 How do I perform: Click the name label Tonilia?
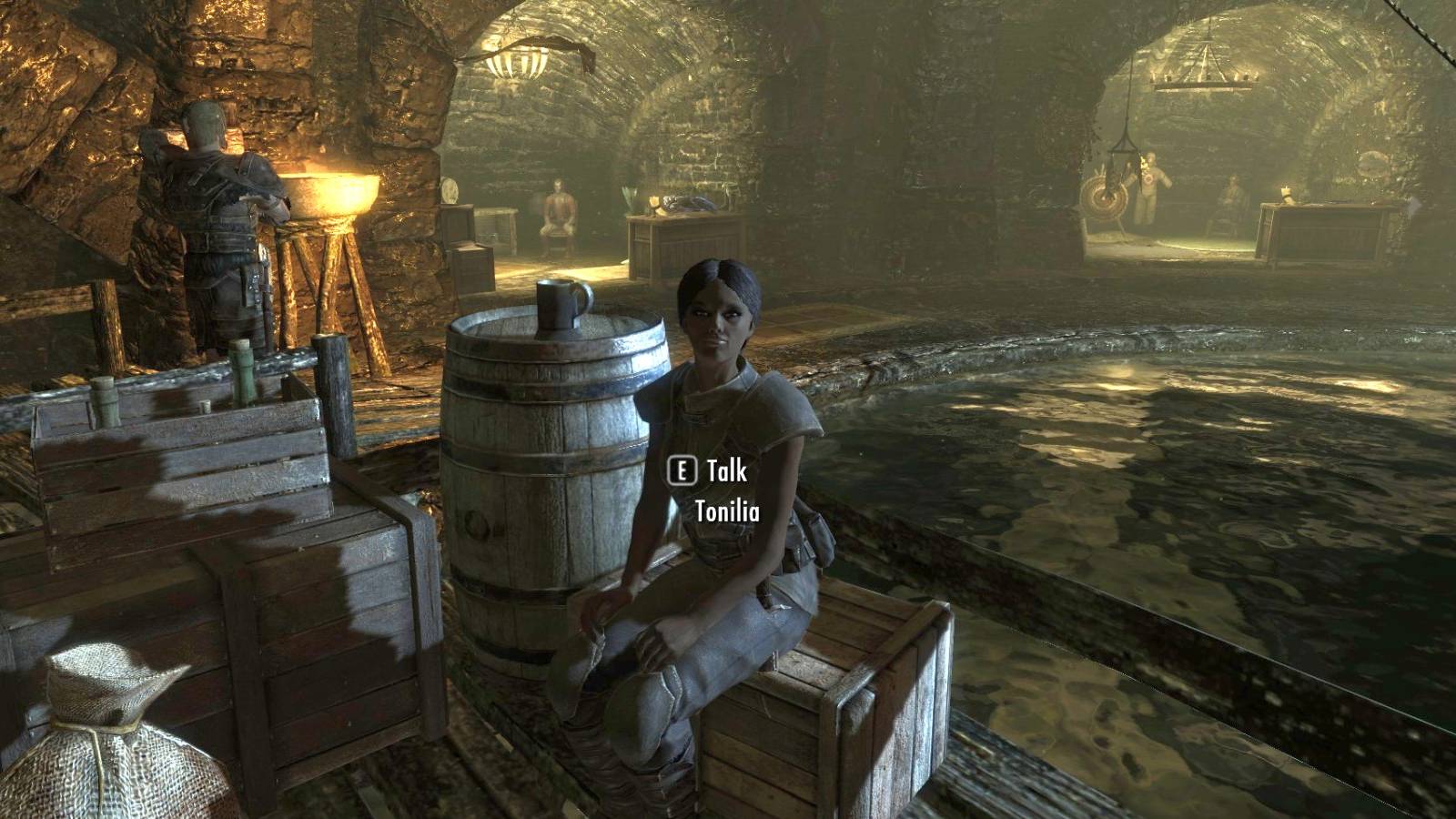point(727,513)
